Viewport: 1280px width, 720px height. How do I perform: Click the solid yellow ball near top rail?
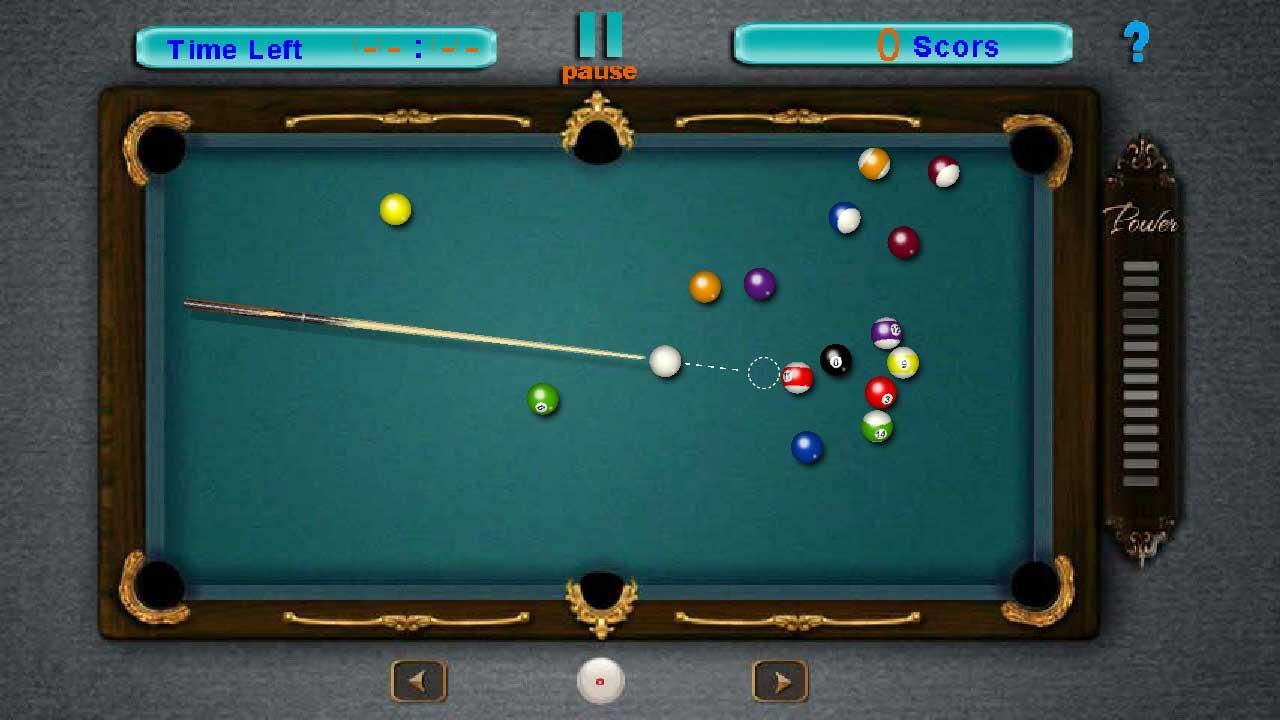coord(394,208)
